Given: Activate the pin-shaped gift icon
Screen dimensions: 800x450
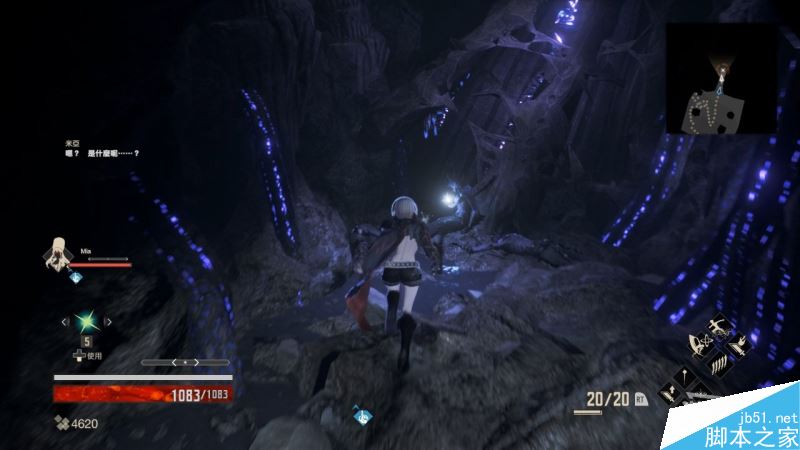Looking at the screenshot, I should pyautogui.click(x=685, y=375).
